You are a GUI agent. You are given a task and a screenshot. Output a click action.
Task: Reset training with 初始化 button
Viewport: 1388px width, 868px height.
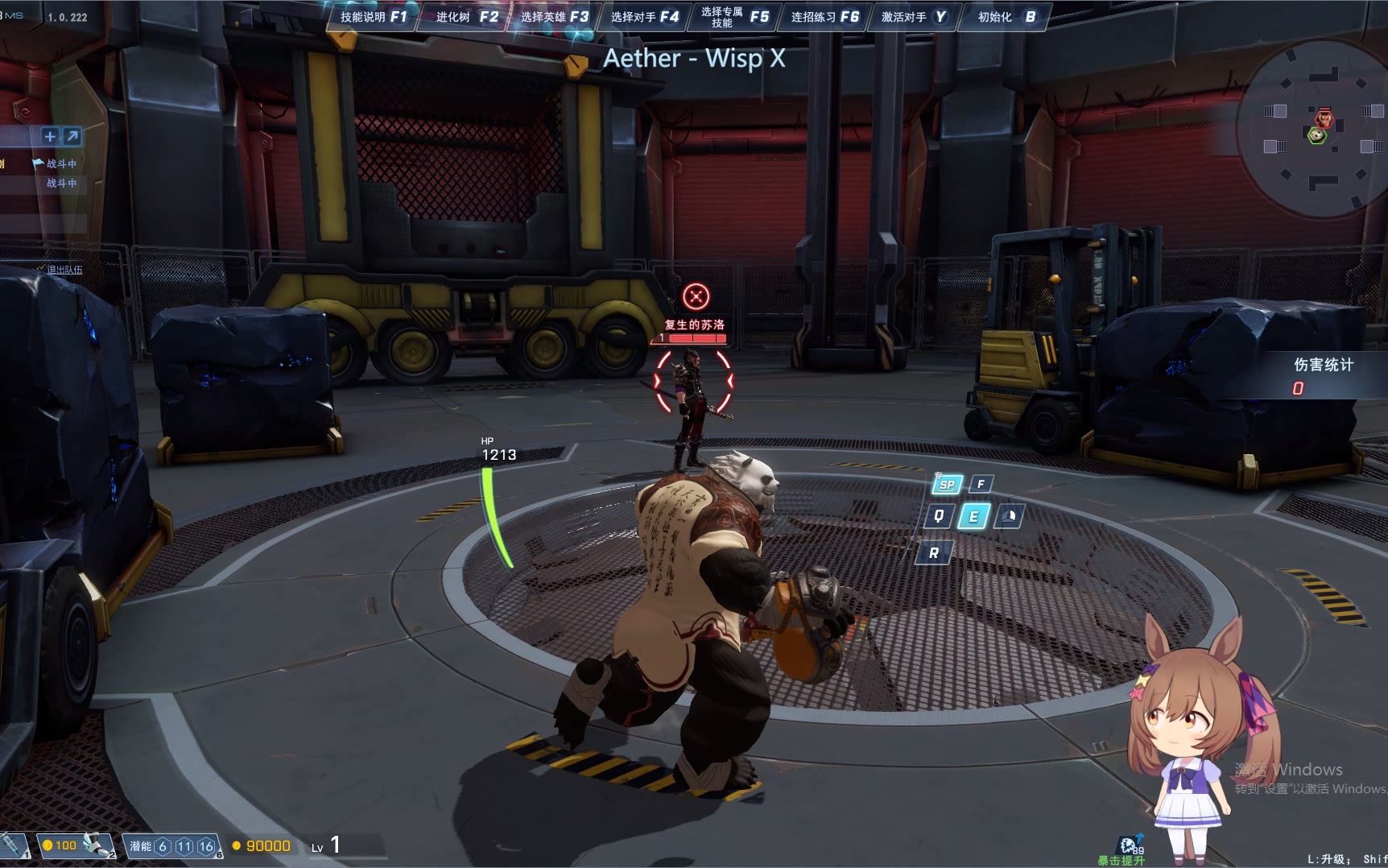click(1006, 17)
